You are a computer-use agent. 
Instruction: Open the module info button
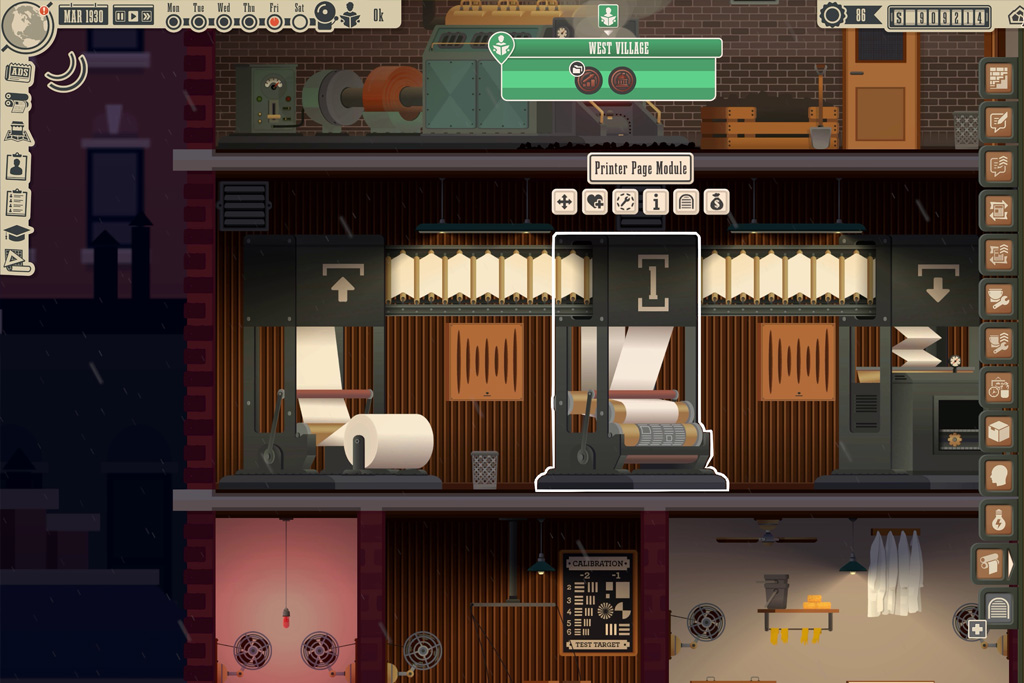coord(656,202)
